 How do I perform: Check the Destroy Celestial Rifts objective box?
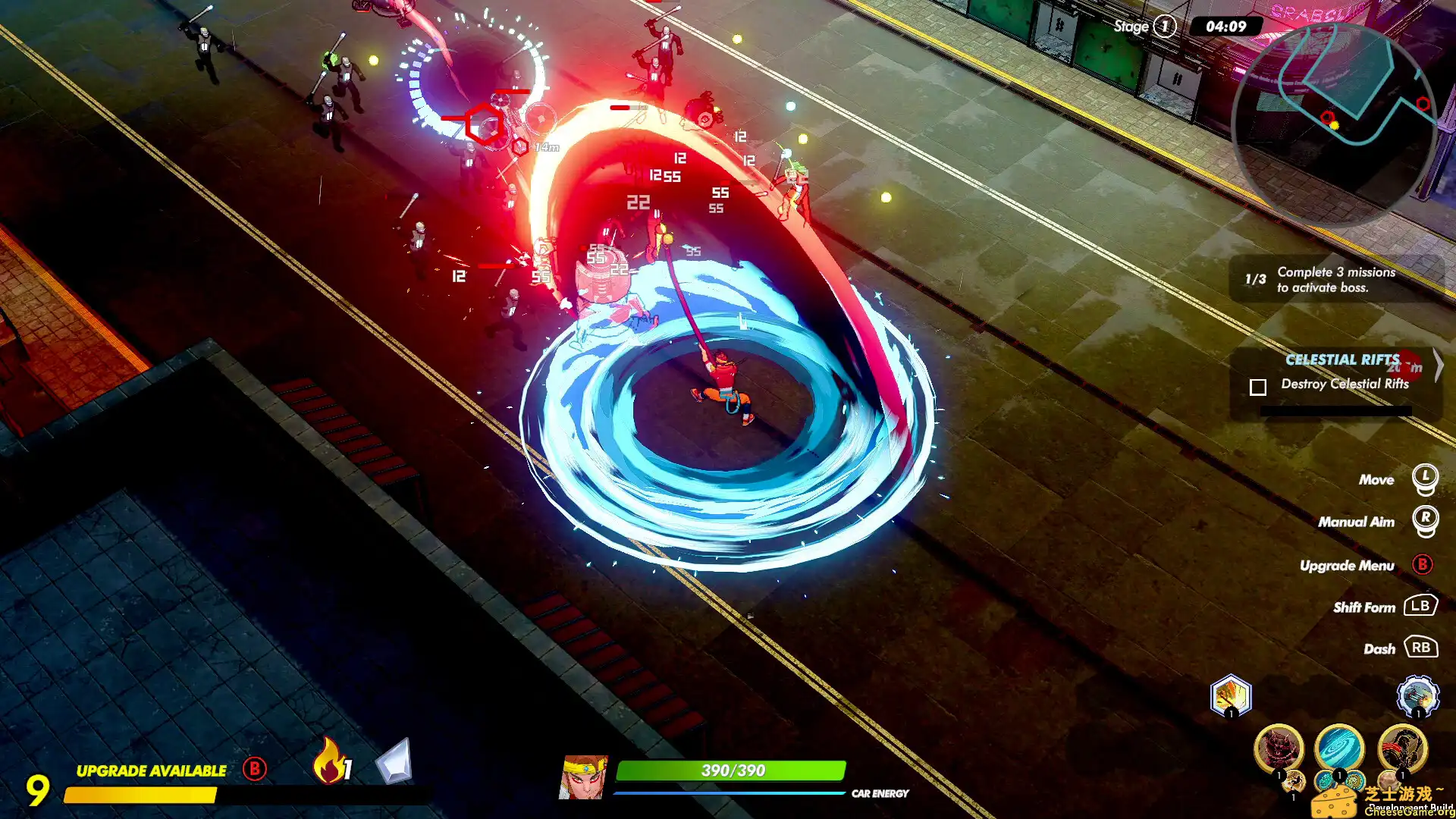(1258, 387)
